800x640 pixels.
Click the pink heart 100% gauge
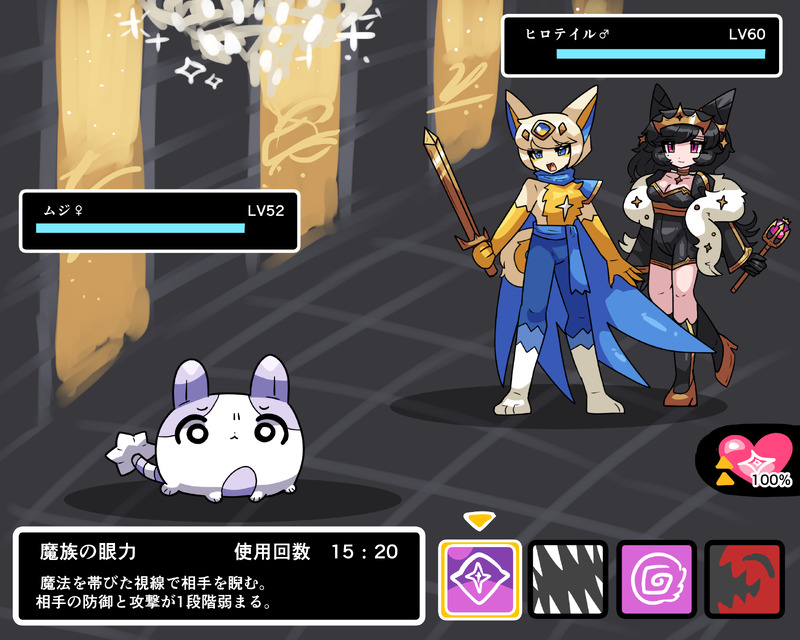[757, 460]
